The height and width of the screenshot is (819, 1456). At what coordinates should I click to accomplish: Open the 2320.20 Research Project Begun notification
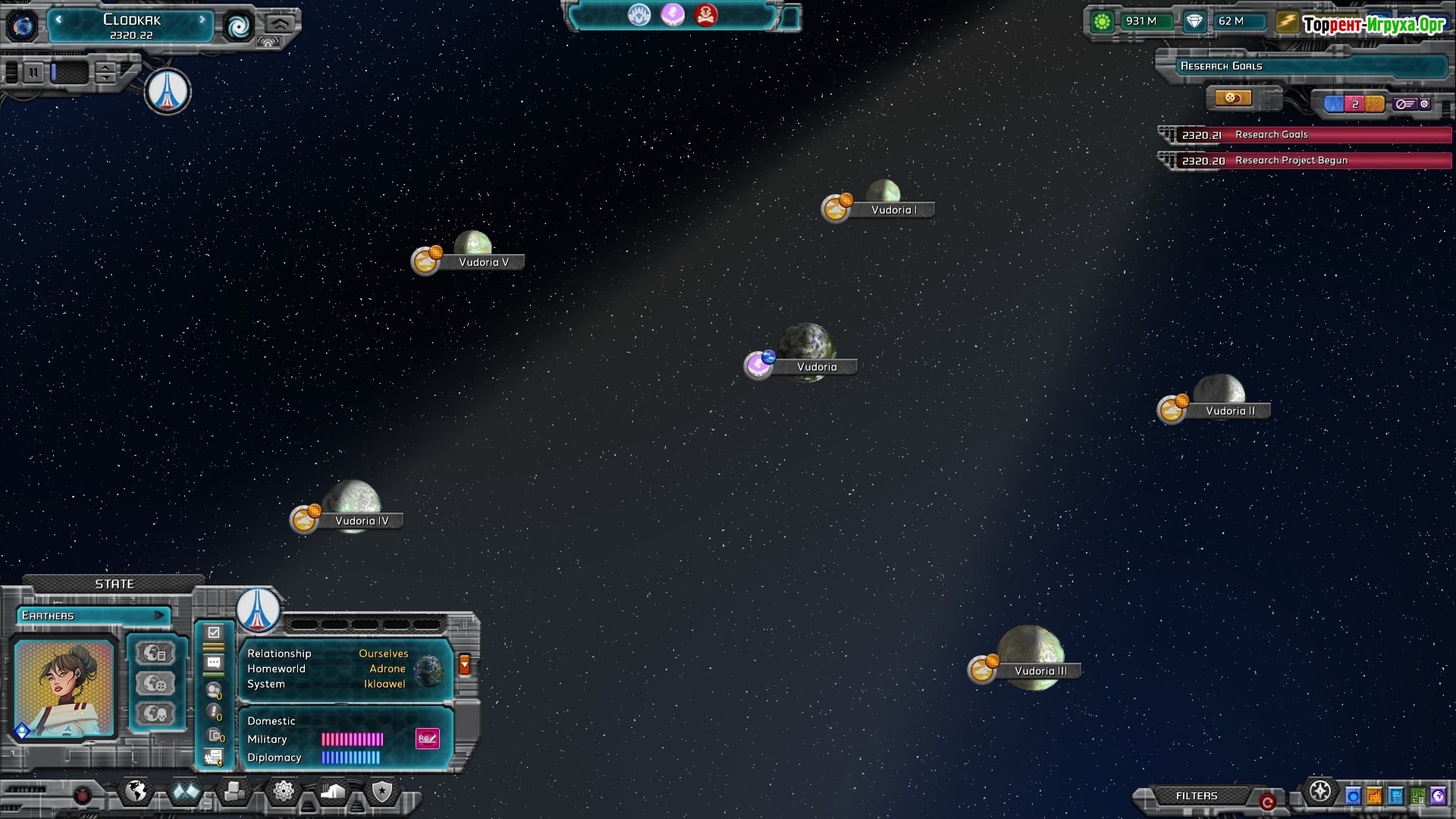[x=1304, y=161]
